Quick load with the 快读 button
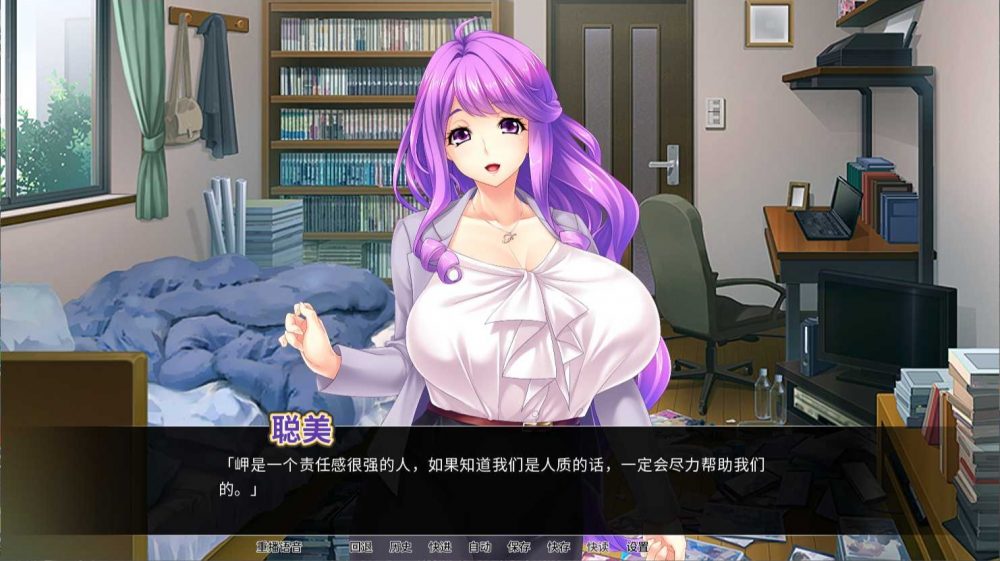 tap(598, 547)
